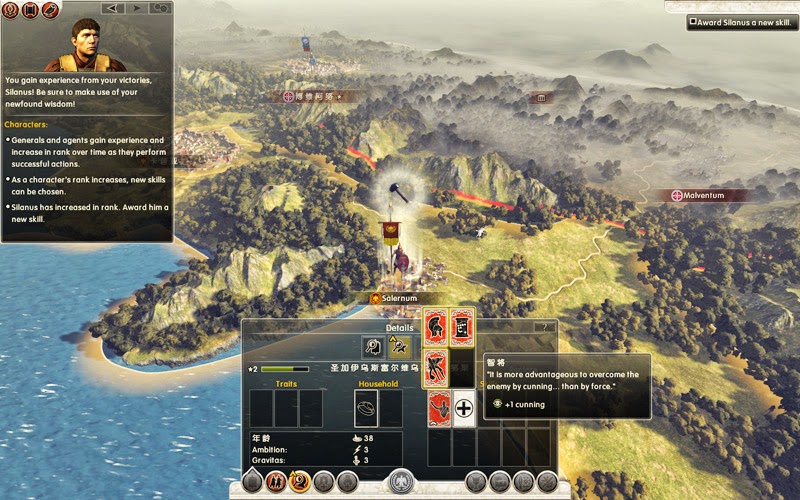
Task: Open the help question mark in Details panel
Action: point(545,327)
